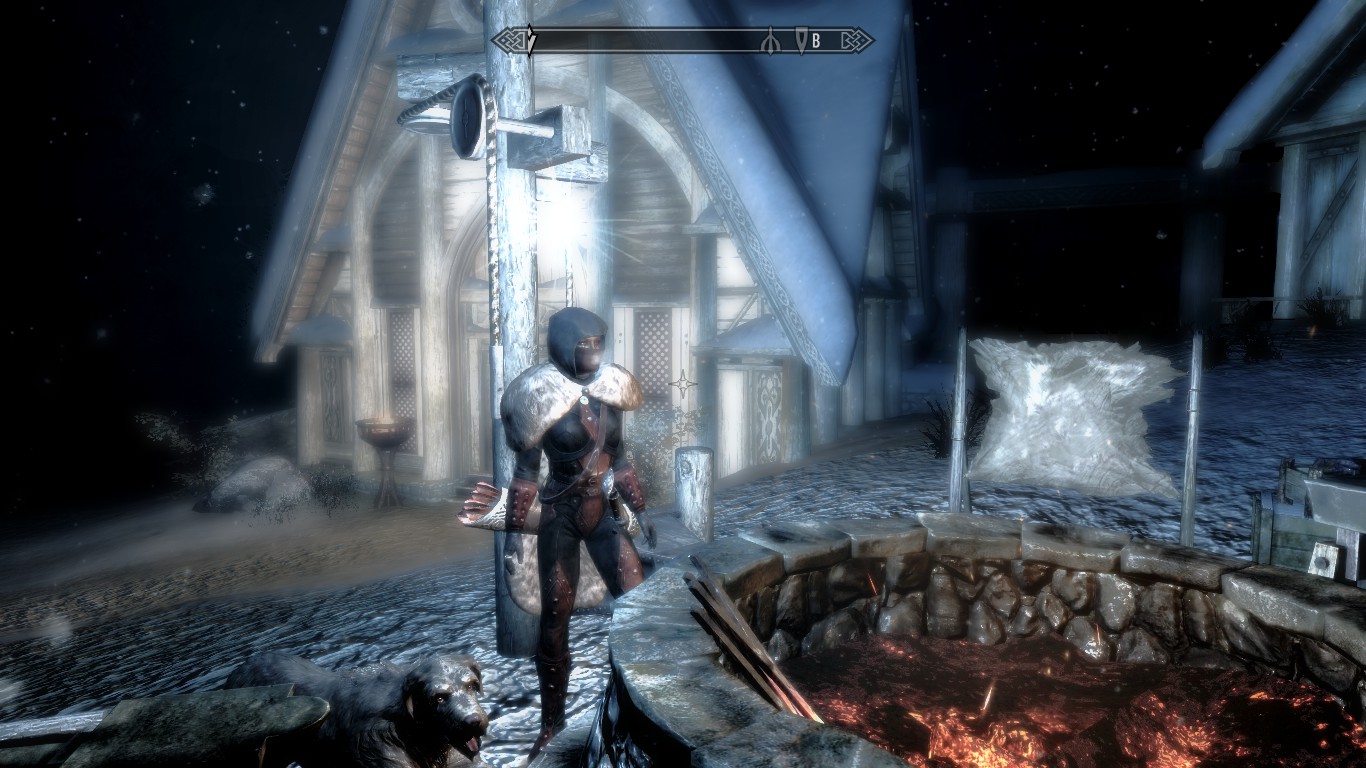Click the trident-shaped location marker on compass
The image size is (1366, 768).
770,41
